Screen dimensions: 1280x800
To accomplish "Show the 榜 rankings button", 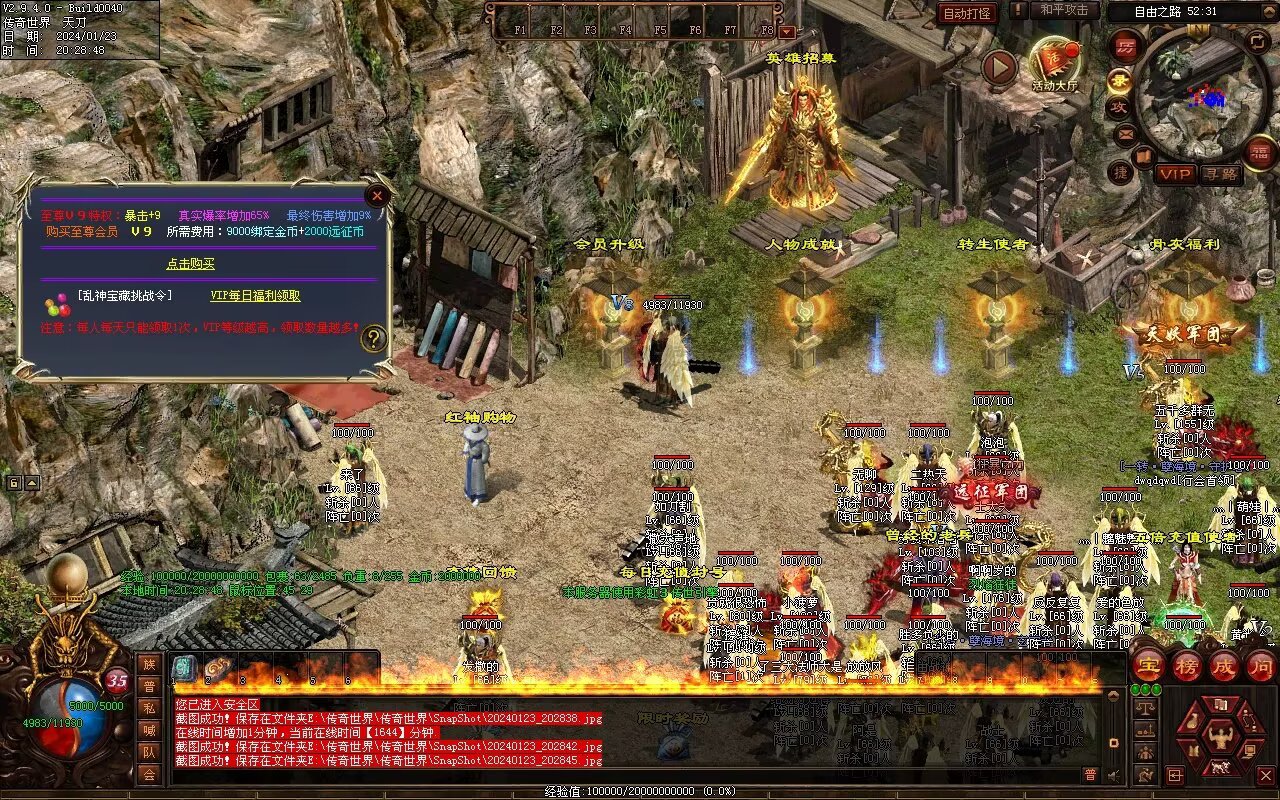I will click(1186, 666).
